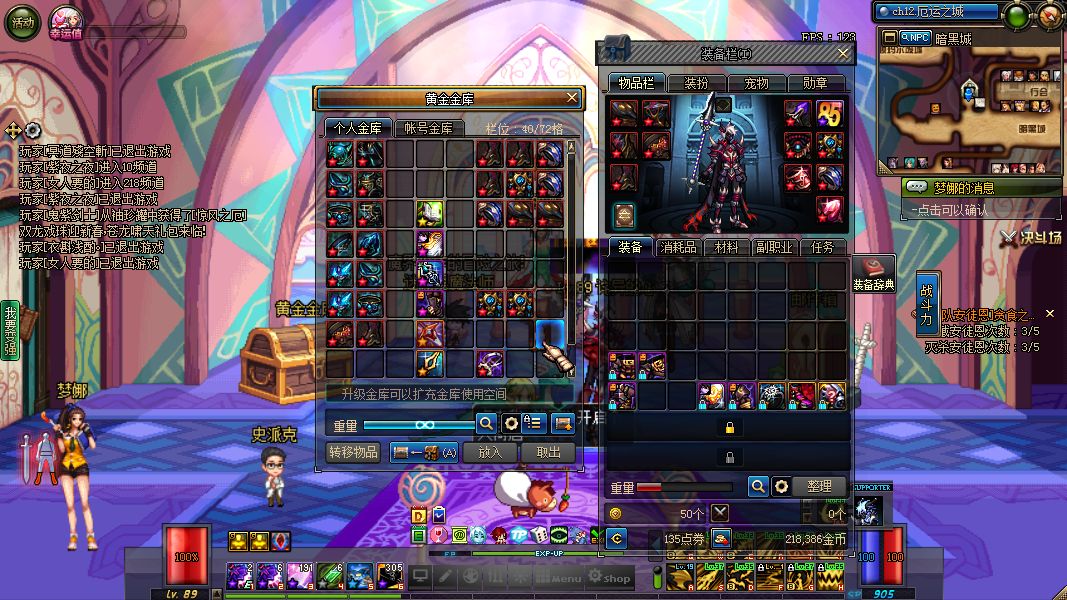Switch to the 帐号金库 account vault tab
The image size is (1067, 600).
tap(429, 128)
